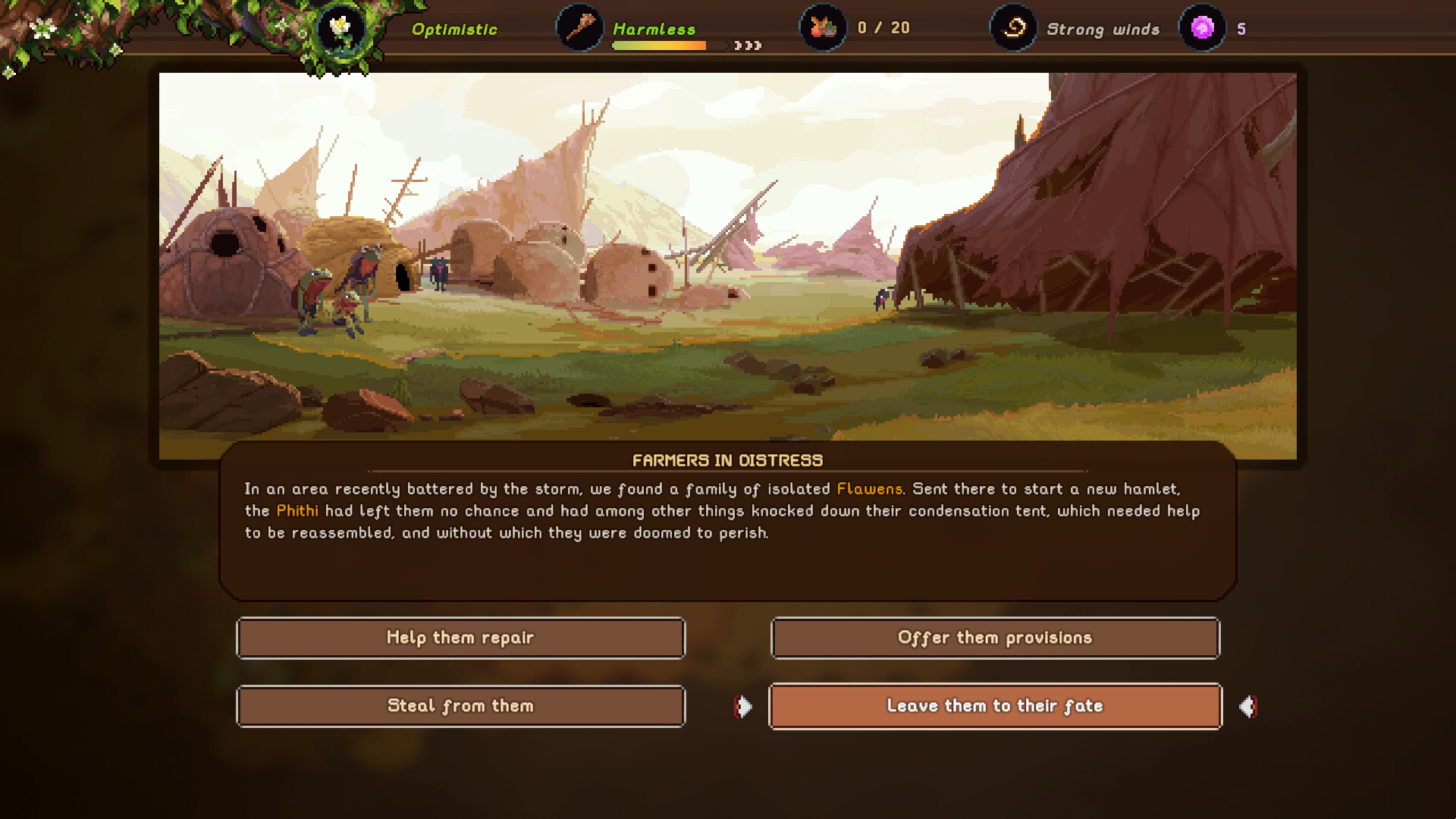
Task: Select the club threat-level icon
Action: click(579, 28)
